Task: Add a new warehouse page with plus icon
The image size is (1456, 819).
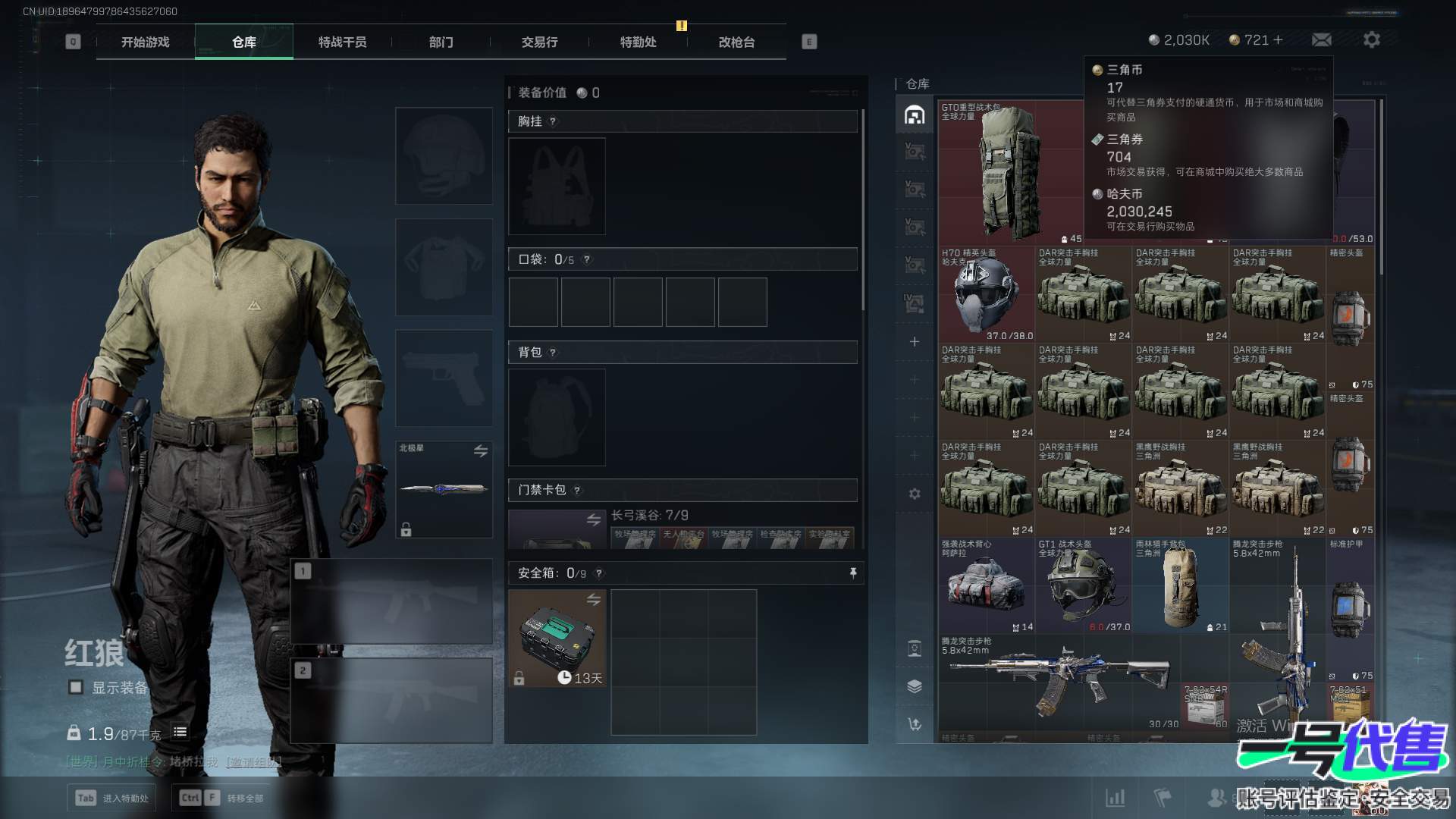Action: [x=915, y=342]
